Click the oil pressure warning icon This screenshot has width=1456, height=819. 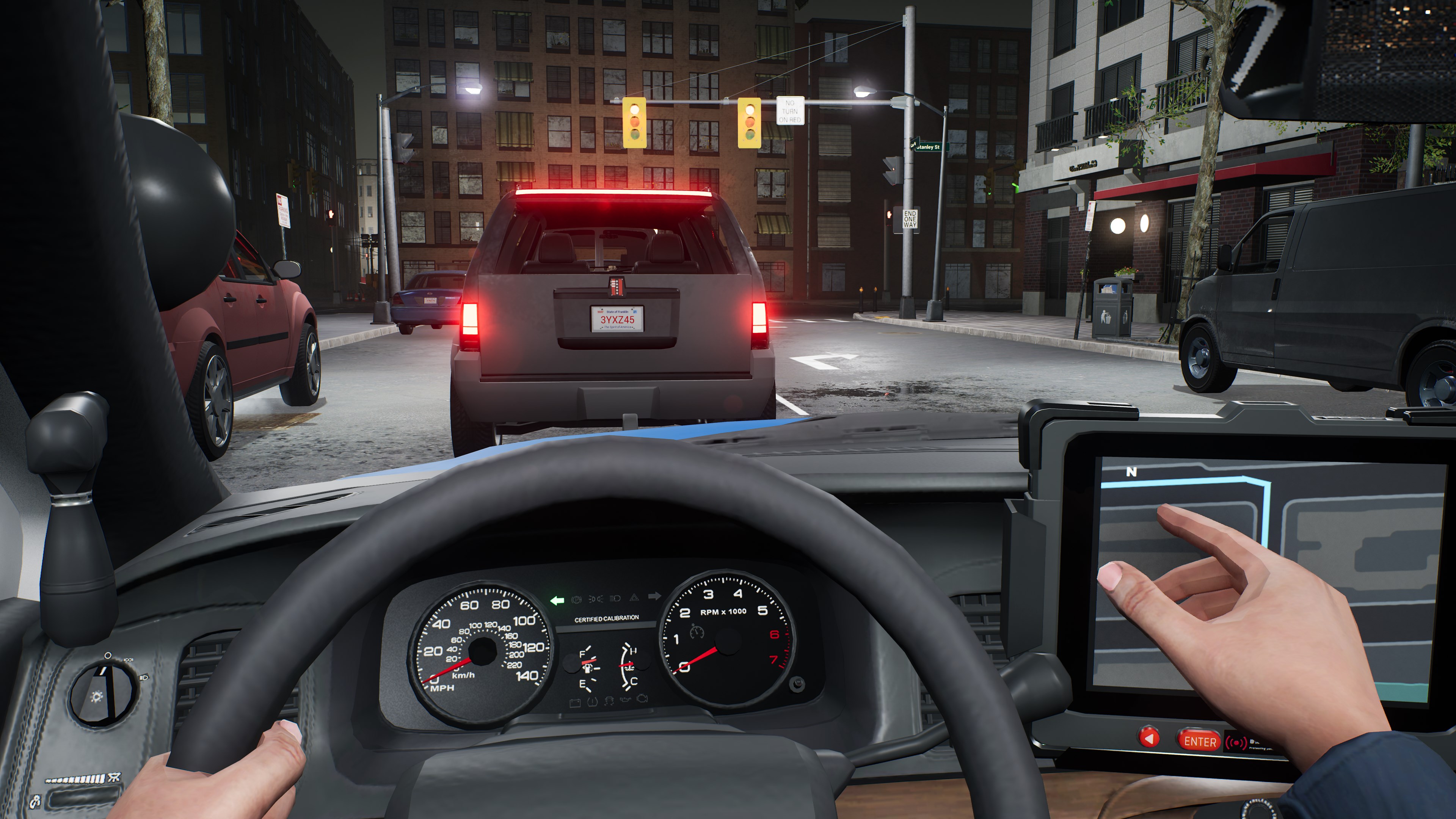click(626, 700)
